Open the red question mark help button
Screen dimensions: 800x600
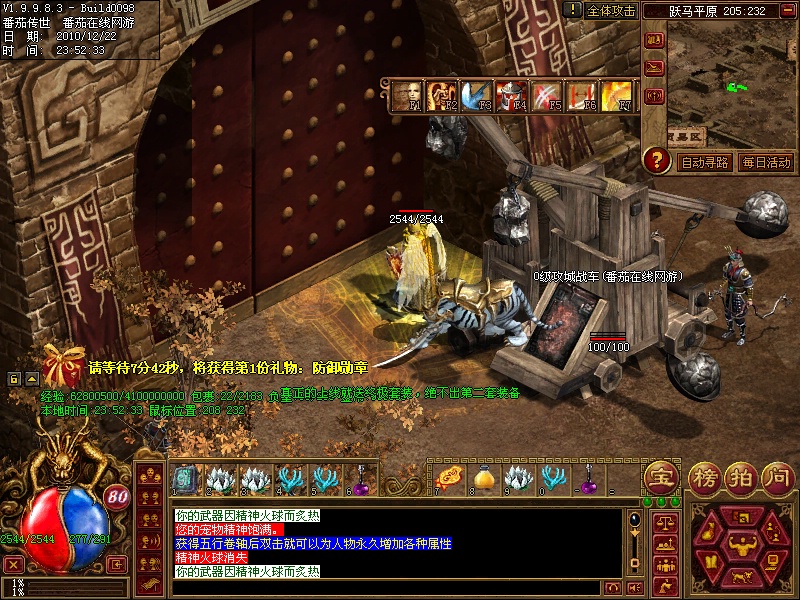click(656, 159)
